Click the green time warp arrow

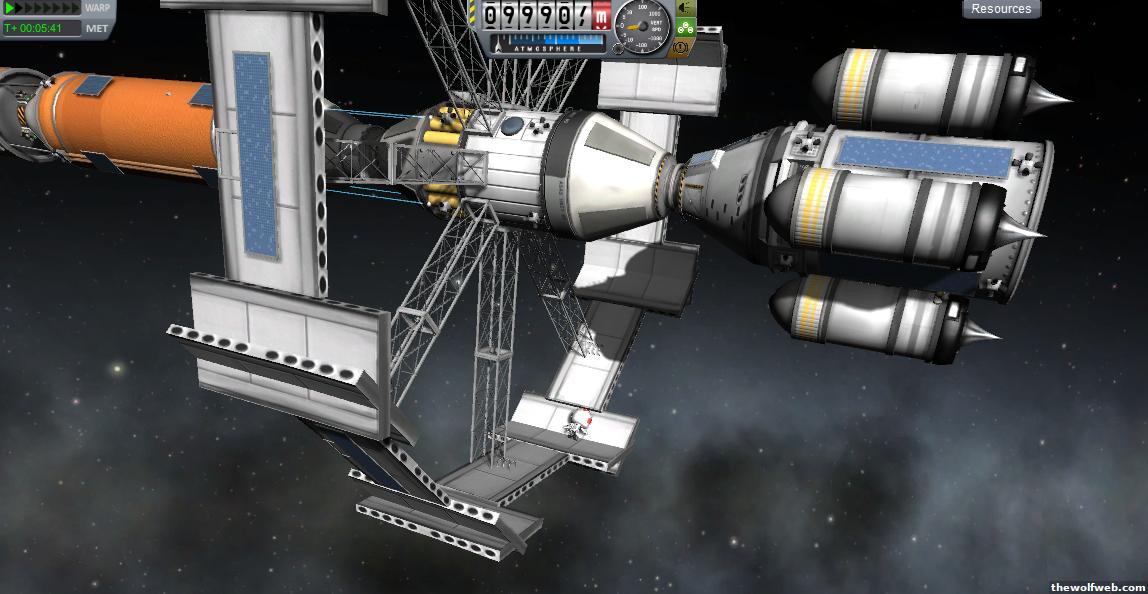(x=11, y=8)
